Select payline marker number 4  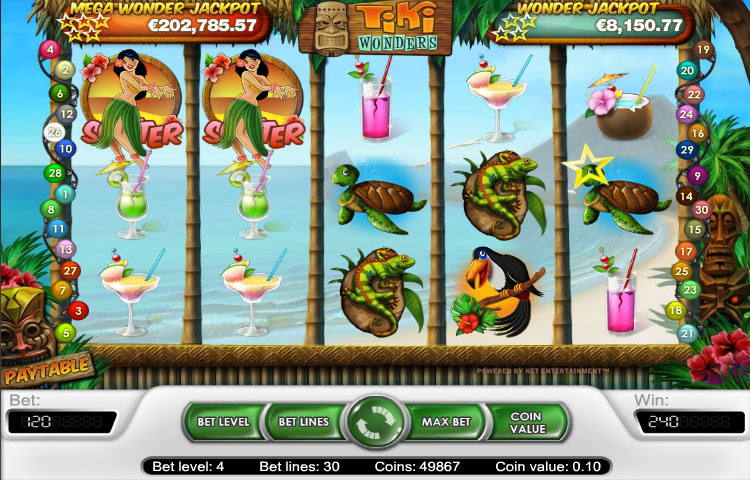coord(50,50)
